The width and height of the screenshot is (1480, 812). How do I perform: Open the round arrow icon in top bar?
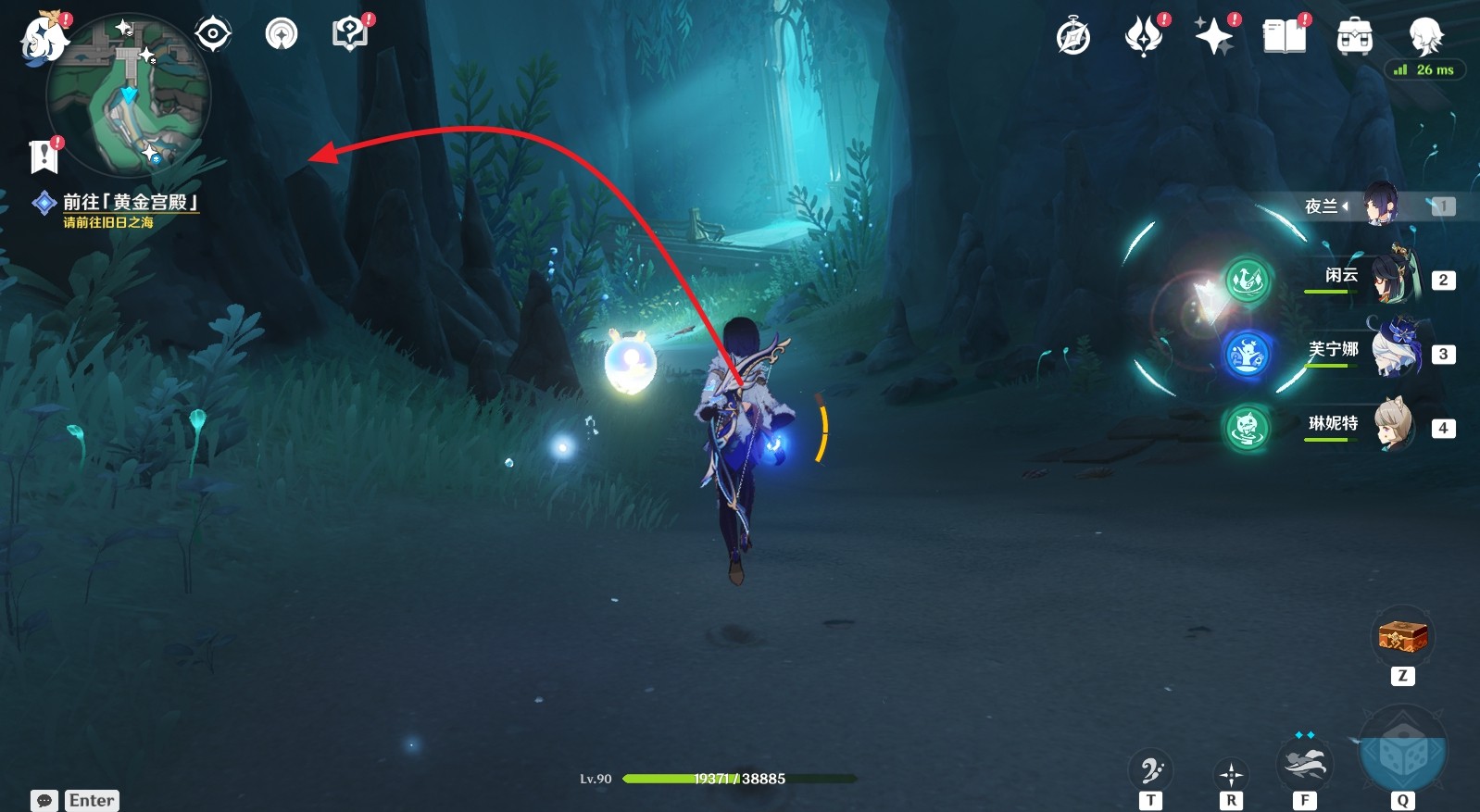coord(282,35)
